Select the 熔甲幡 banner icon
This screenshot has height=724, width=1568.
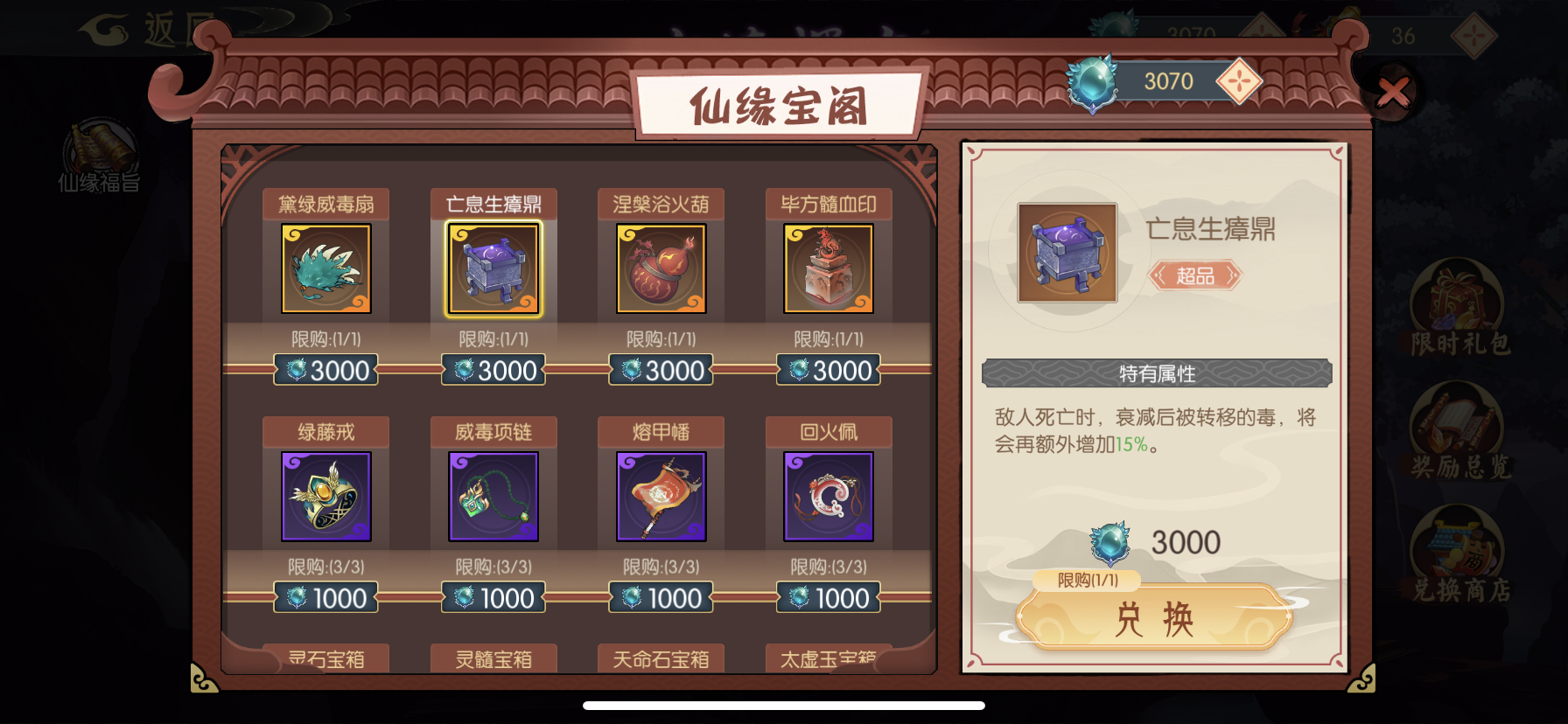pyautogui.click(x=660, y=497)
